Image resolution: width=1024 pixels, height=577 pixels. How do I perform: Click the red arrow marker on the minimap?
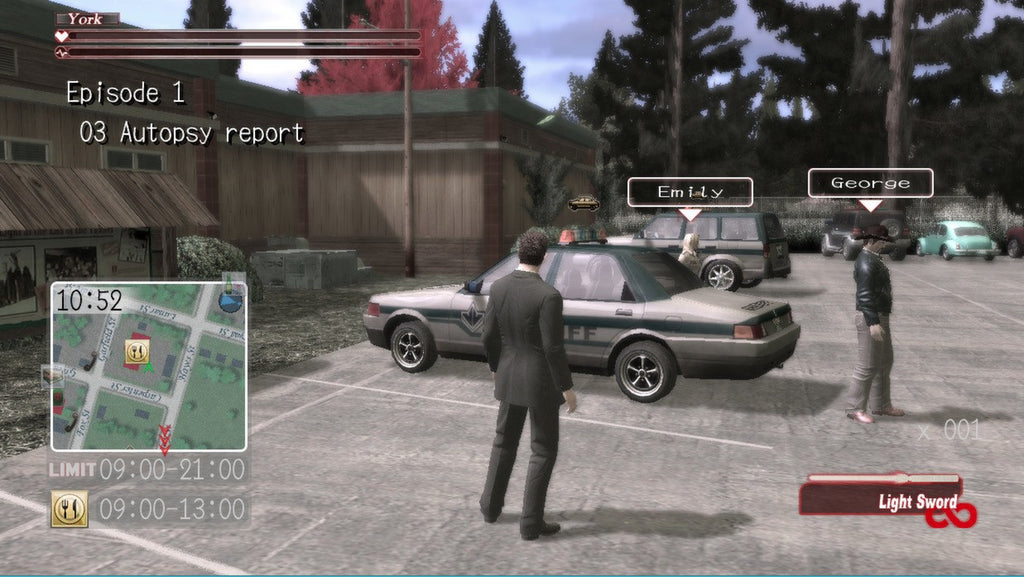(x=164, y=436)
